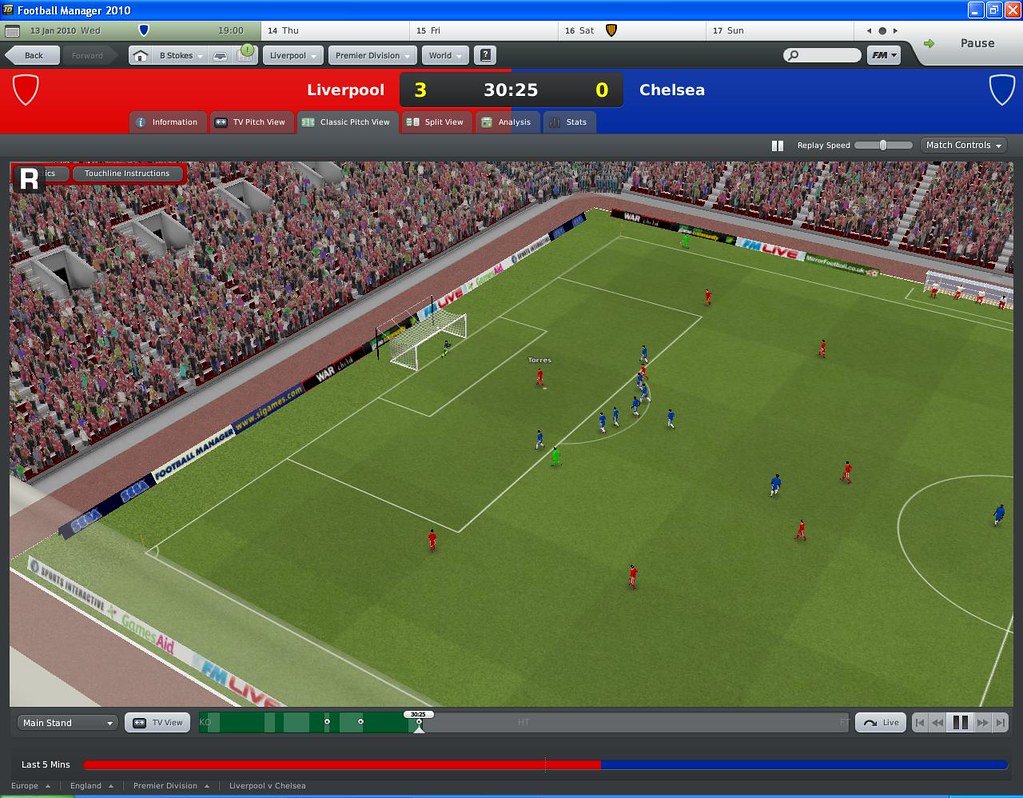Image resolution: width=1023 pixels, height=798 pixels.
Task: Open the B Stokes manager dropdown
Action: coord(181,56)
